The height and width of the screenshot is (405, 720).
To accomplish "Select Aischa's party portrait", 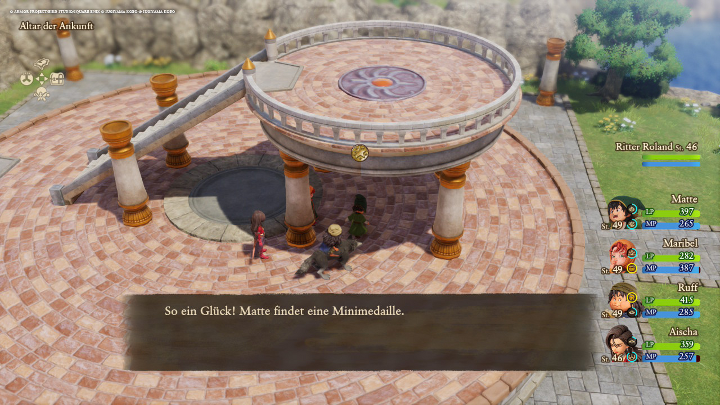I will click(623, 343).
